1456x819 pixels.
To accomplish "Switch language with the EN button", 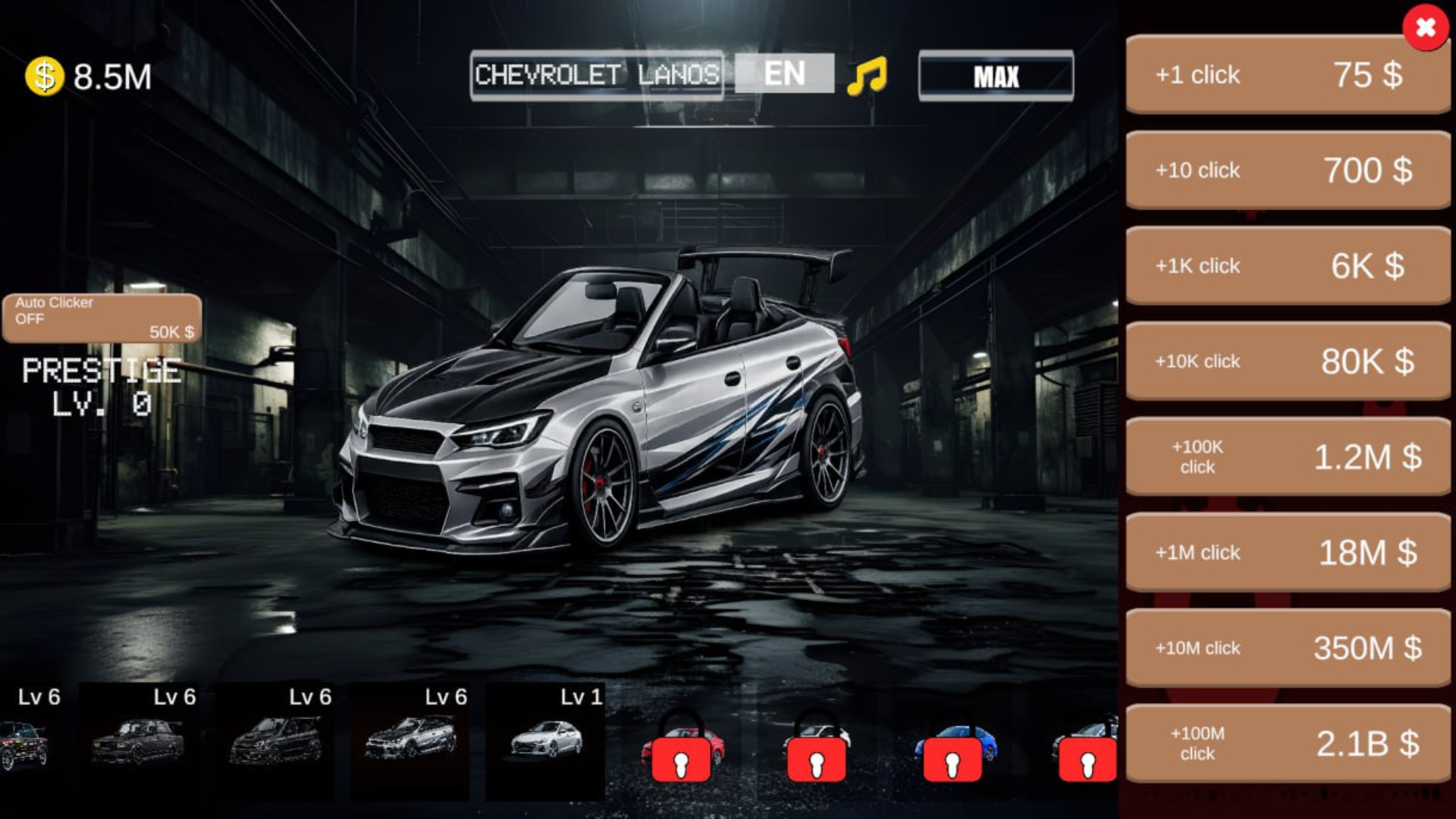I will tap(783, 74).
